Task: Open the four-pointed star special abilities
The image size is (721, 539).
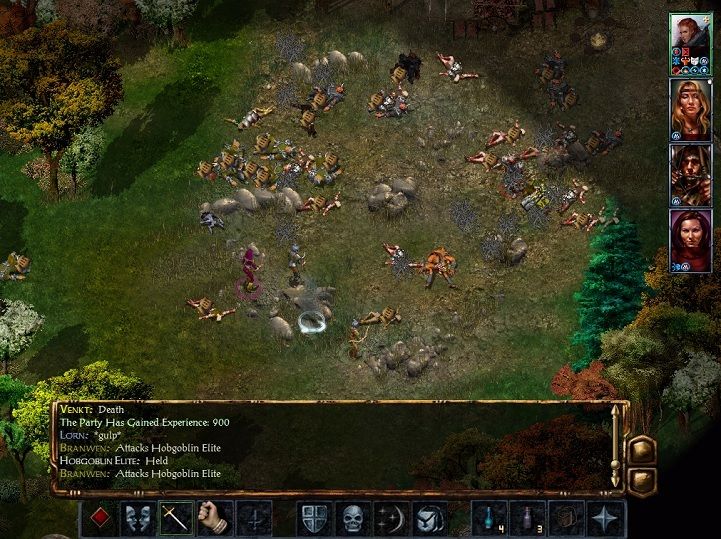Action: [607, 519]
